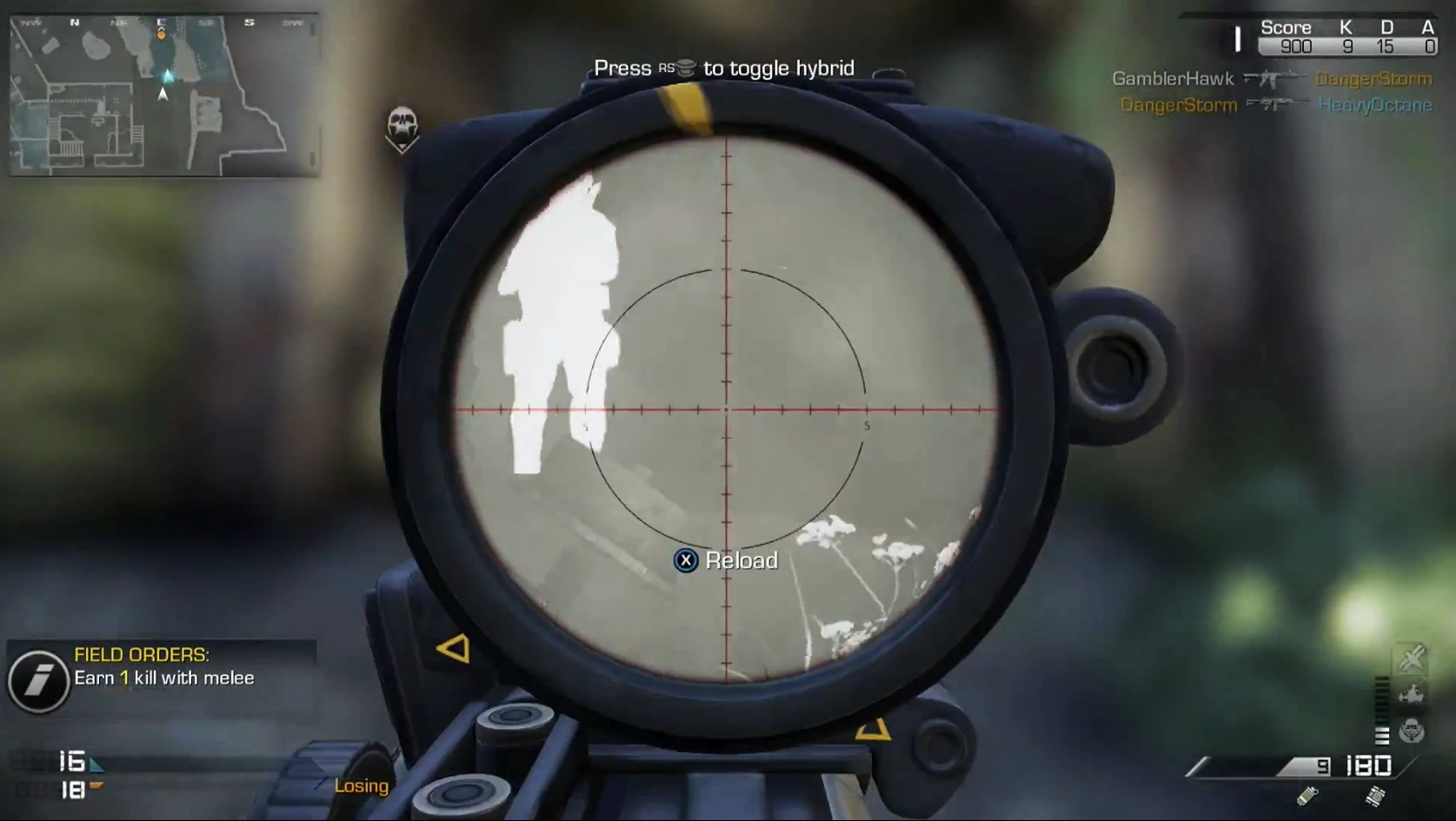This screenshot has width=1456, height=821.
Task: Open GamblerHawk's name in the killfeed
Action: point(1173,79)
